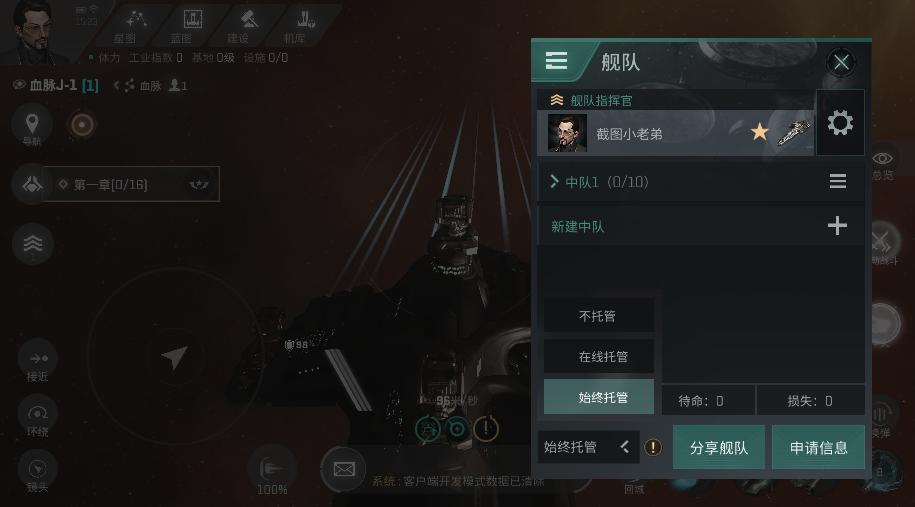Open the fleet panel hamburger menu
Screen dimensions: 915x507
coord(557,61)
